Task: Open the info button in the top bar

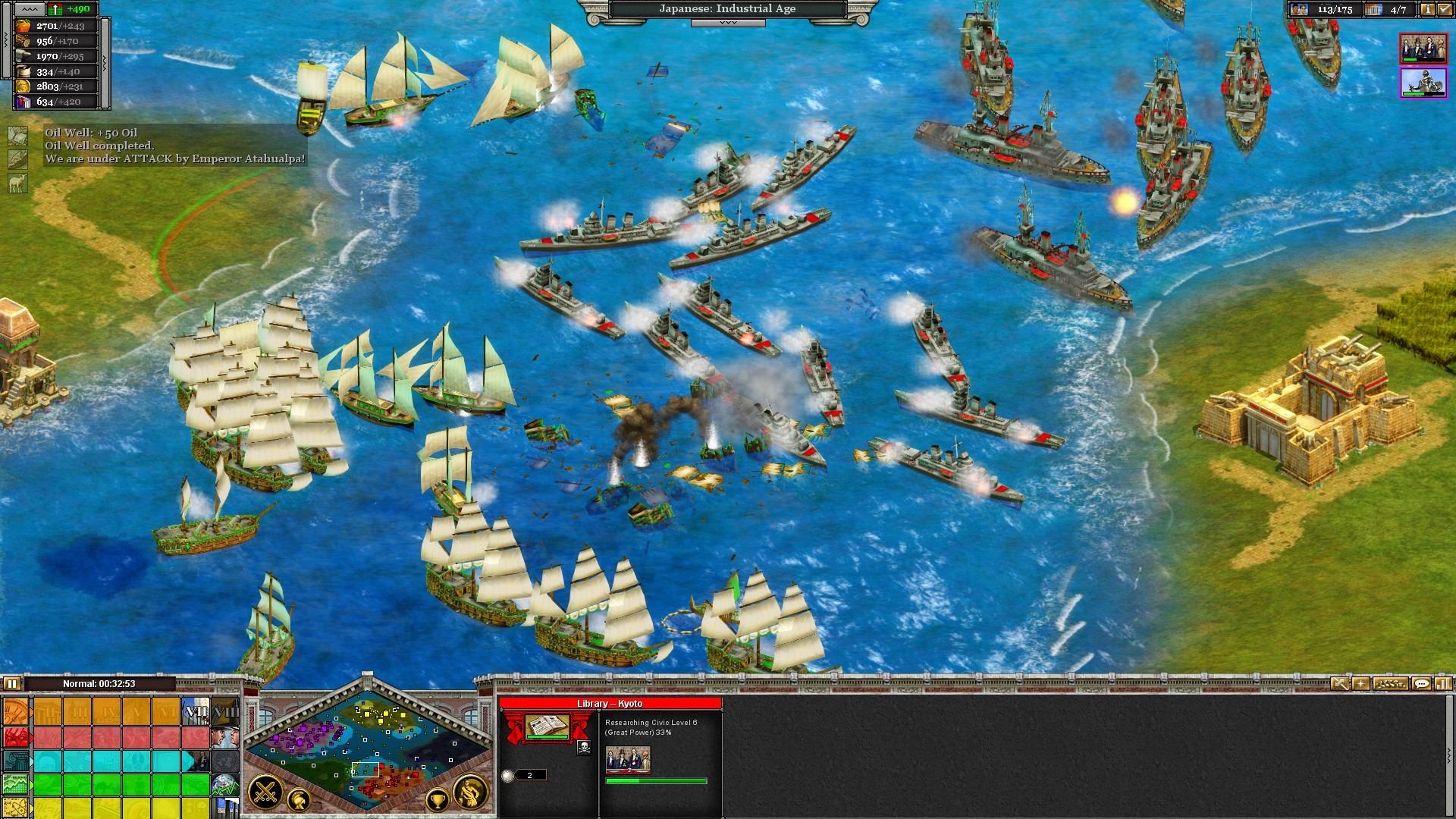Action: coord(1427,10)
